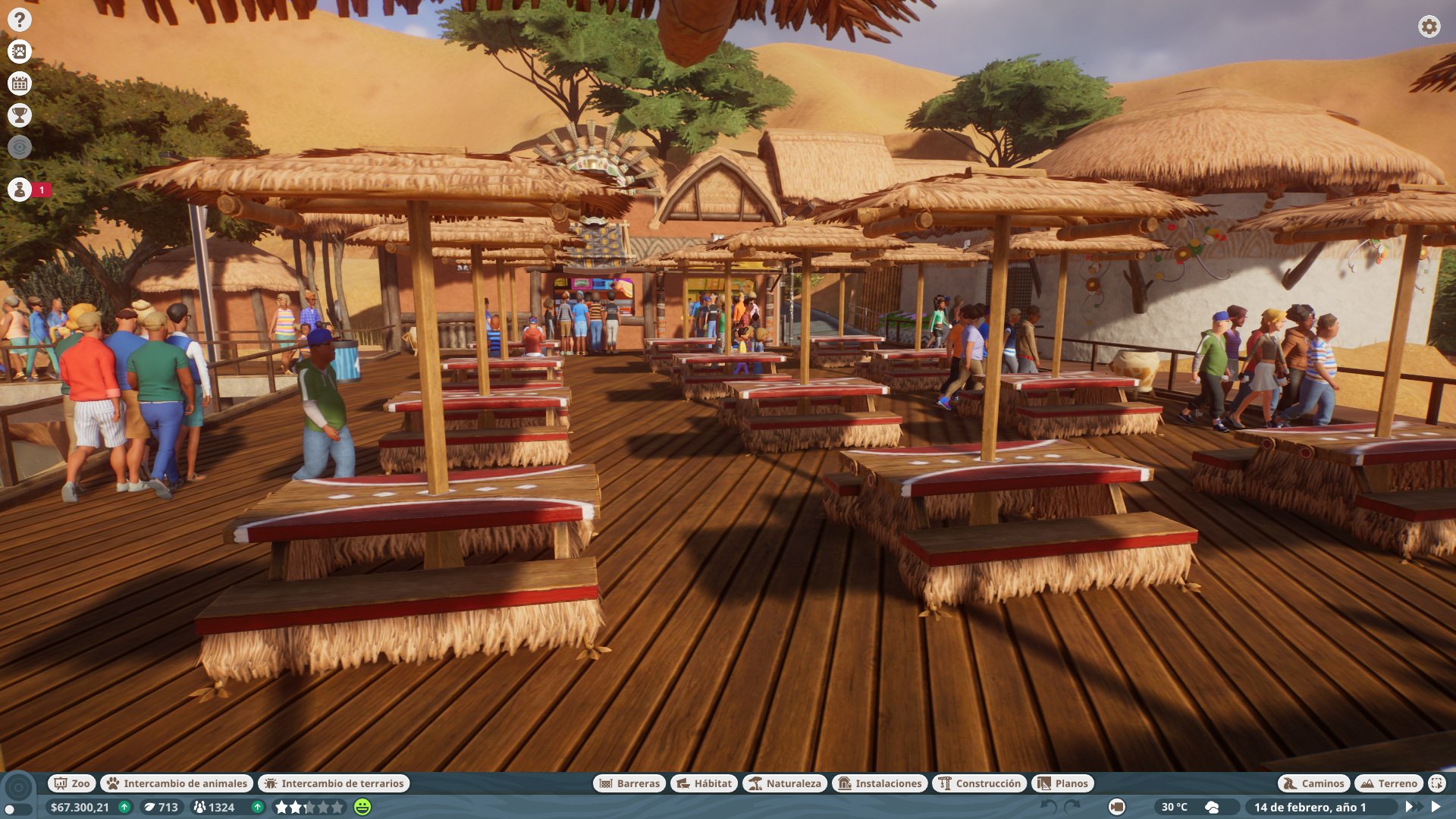Open the Zoo management menu

point(71,783)
